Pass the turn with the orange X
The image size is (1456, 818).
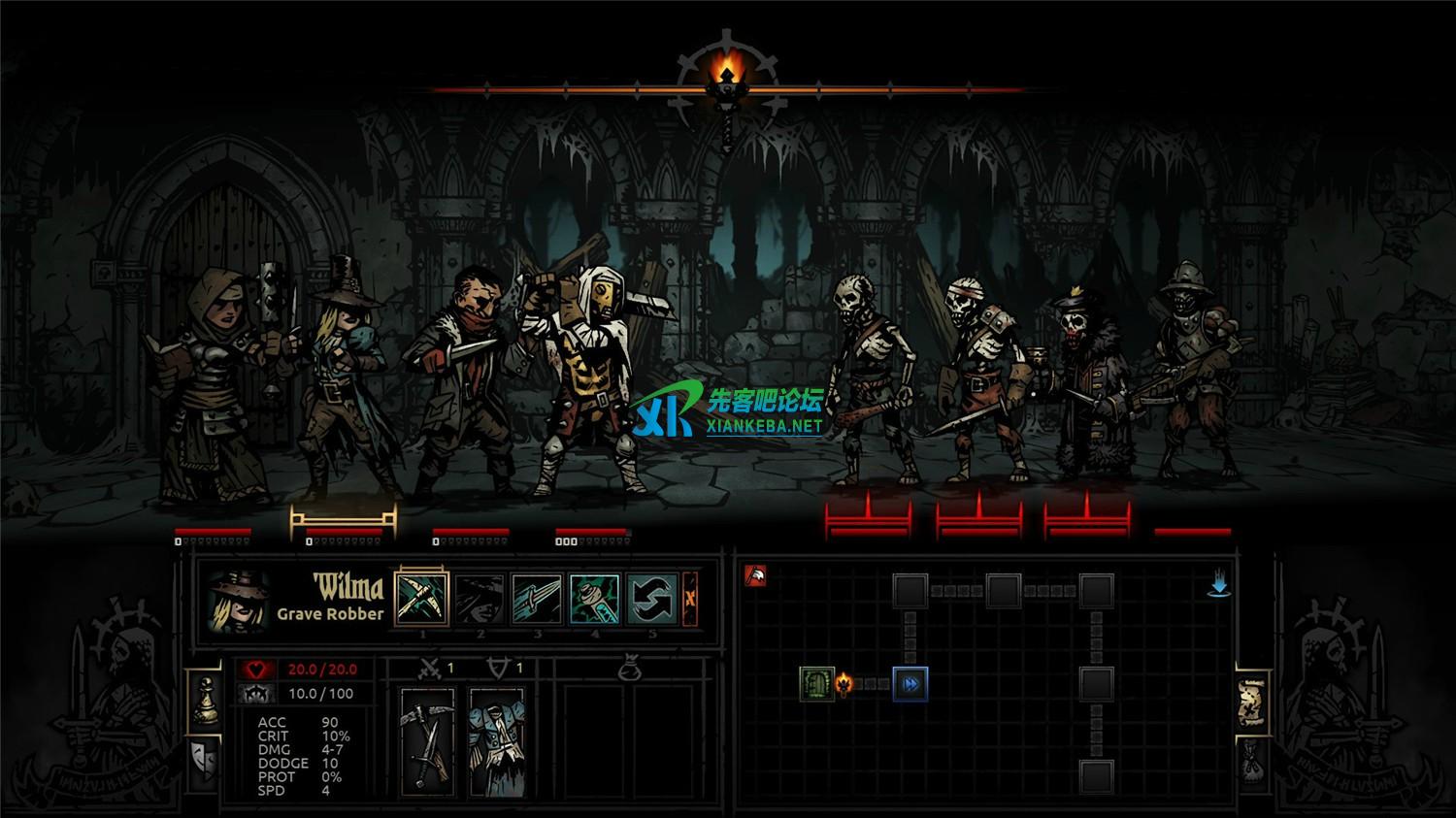[690, 599]
